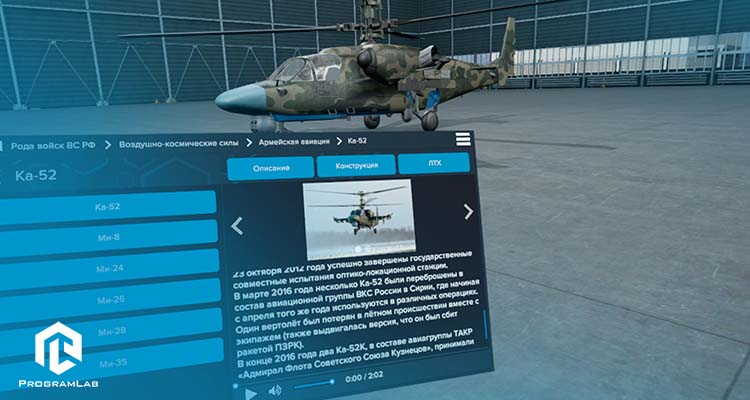Viewport: 750px width, 400px height.
Task: Select Ка-52 in the helicopter list
Action: [x=107, y=206]
